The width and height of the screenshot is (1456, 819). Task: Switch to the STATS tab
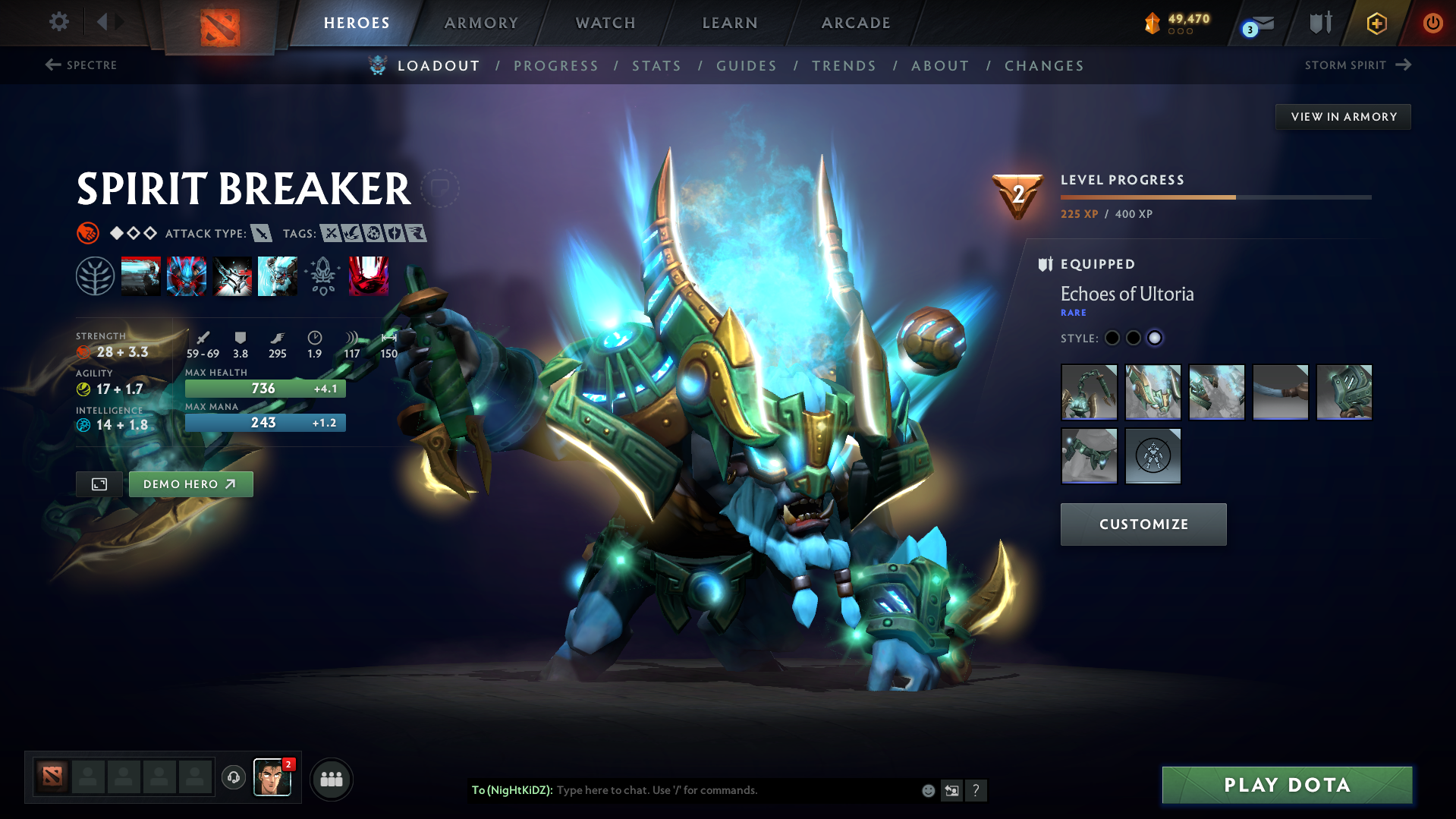click(656, 65)
